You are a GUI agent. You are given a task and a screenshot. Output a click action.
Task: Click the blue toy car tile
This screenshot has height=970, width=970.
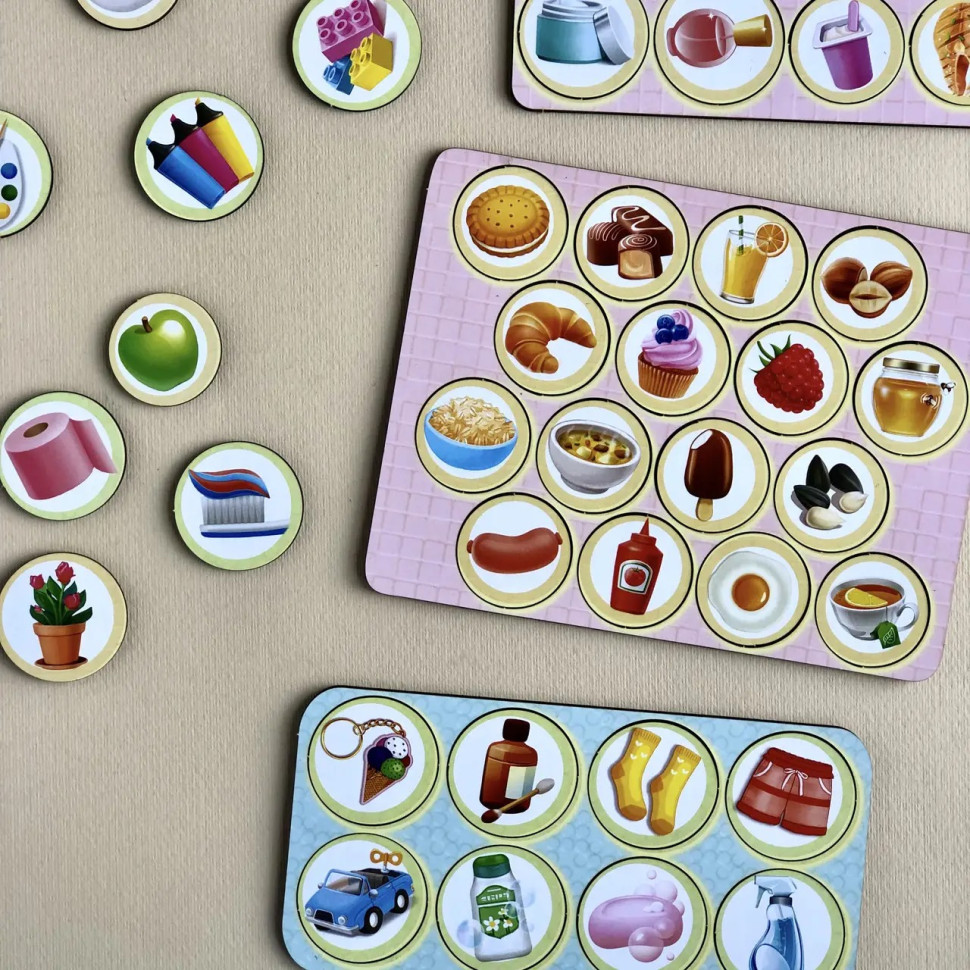click(362, 897)
